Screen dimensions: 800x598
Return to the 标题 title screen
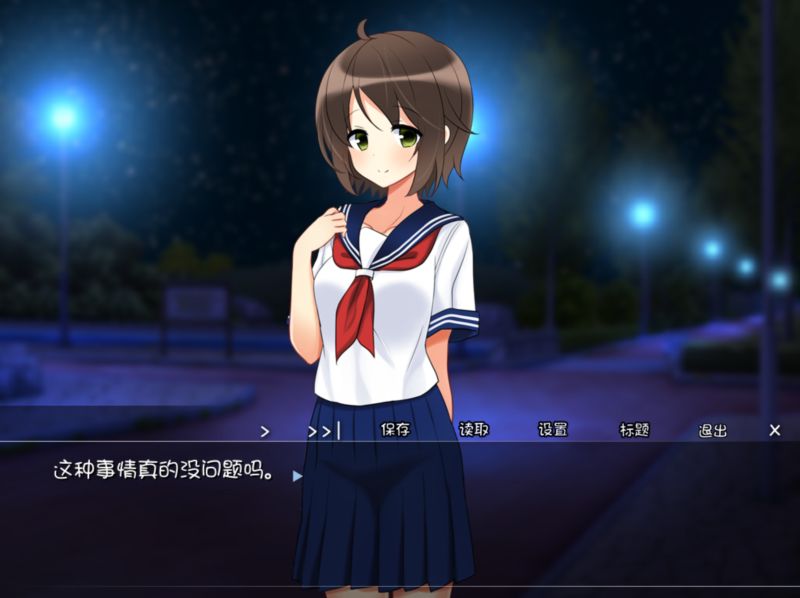click(634, 430)
